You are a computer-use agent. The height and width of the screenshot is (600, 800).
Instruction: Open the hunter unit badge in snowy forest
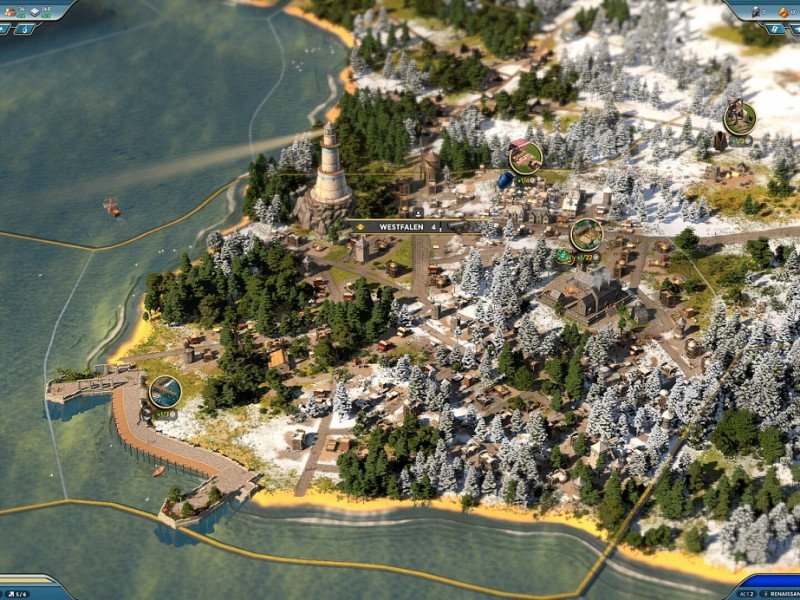[x=739, y=118]
